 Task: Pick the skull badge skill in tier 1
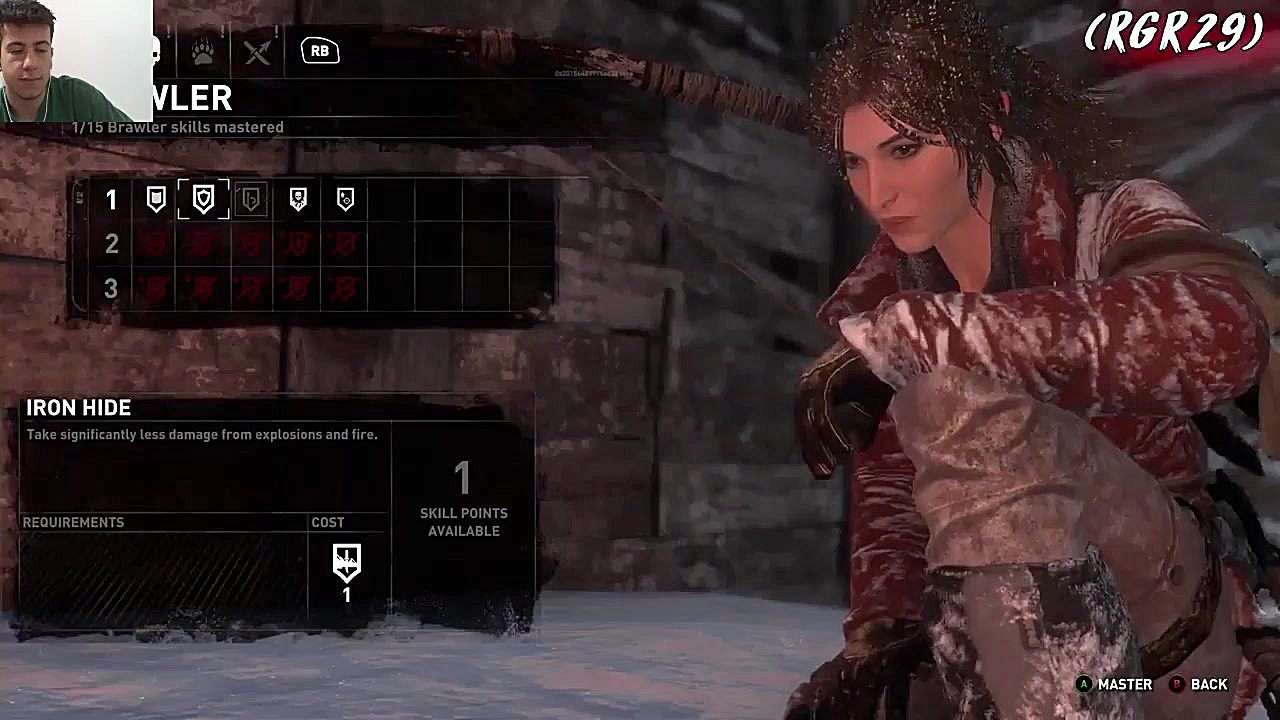click(x=298, y=199)
